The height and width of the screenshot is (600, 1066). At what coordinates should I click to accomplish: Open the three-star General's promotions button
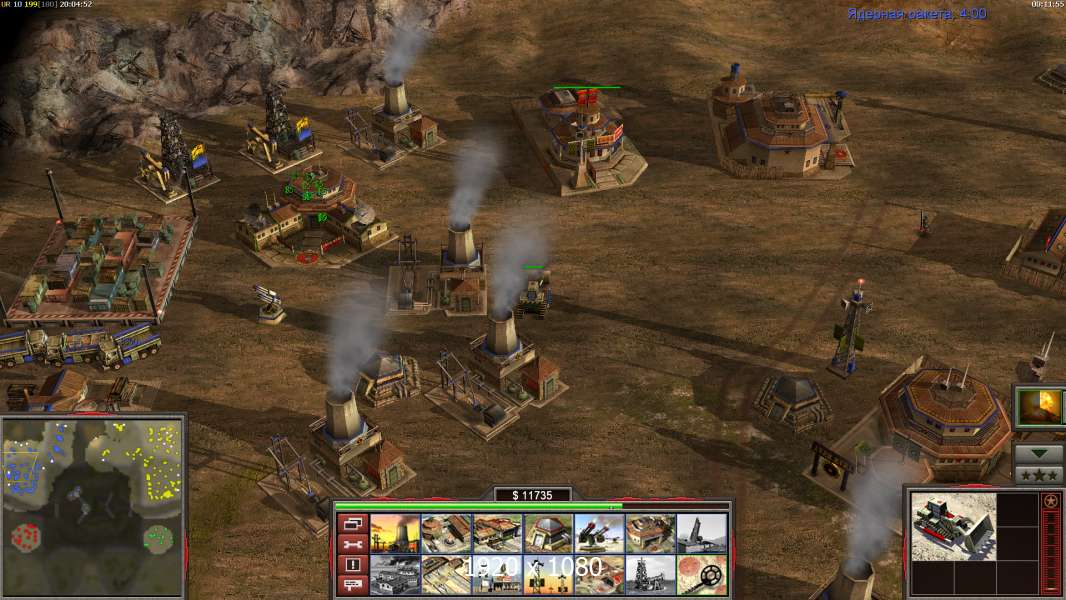pos(1039,474)
